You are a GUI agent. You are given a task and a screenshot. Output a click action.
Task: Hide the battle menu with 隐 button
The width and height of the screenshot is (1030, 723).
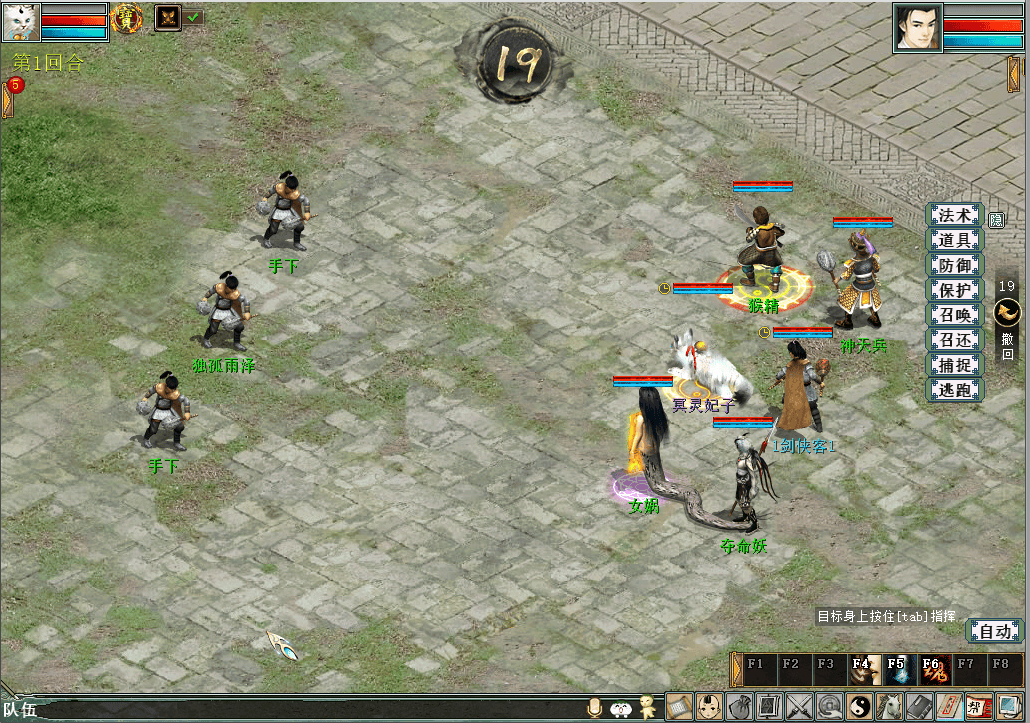(997, 220)
